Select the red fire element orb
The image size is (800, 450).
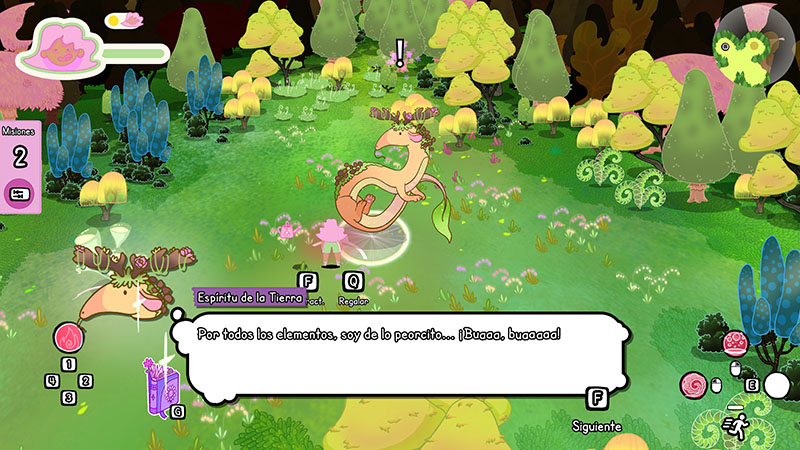(68, 337)
